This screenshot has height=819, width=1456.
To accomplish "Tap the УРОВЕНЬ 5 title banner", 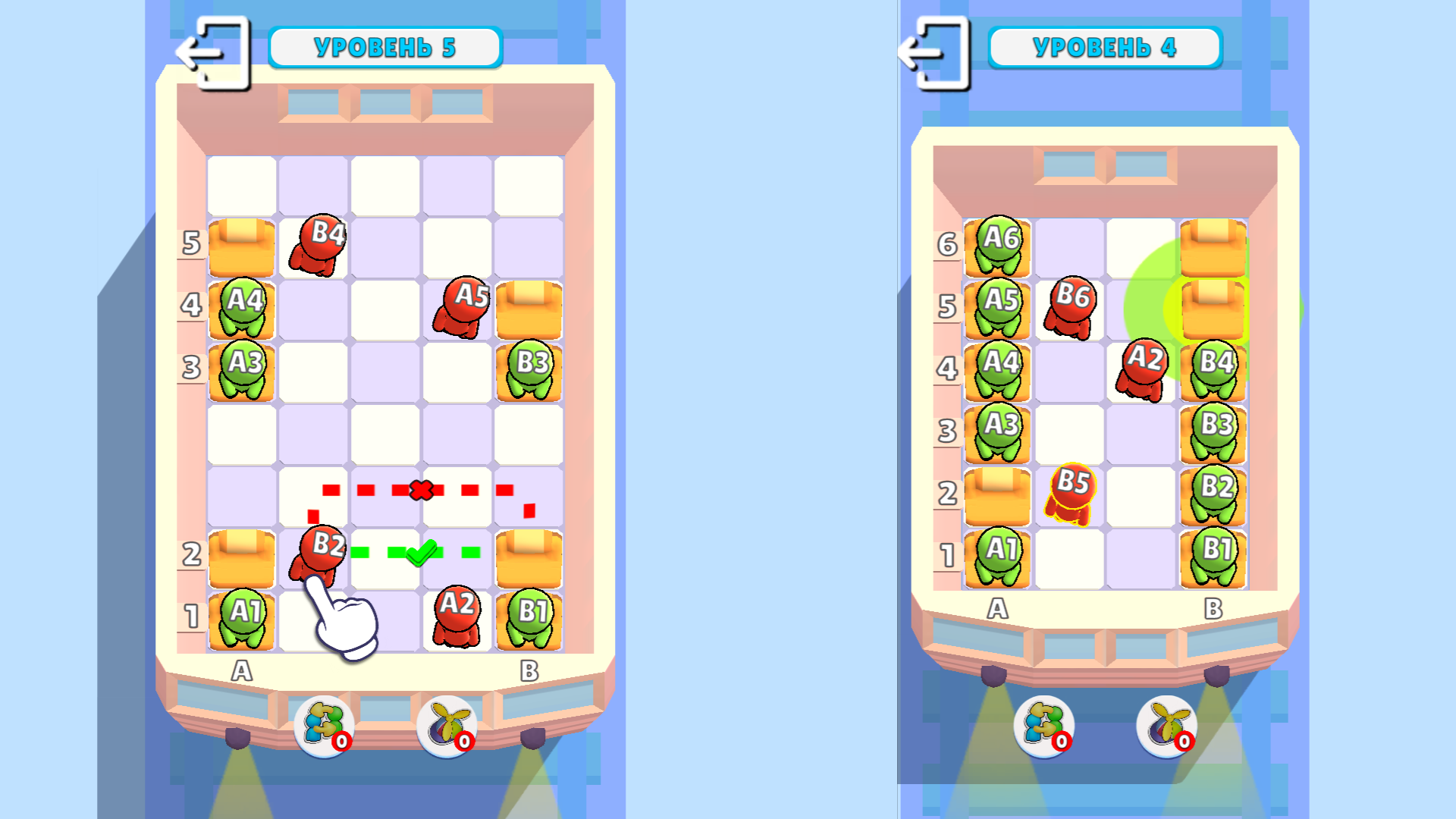I will click(385, 46).
